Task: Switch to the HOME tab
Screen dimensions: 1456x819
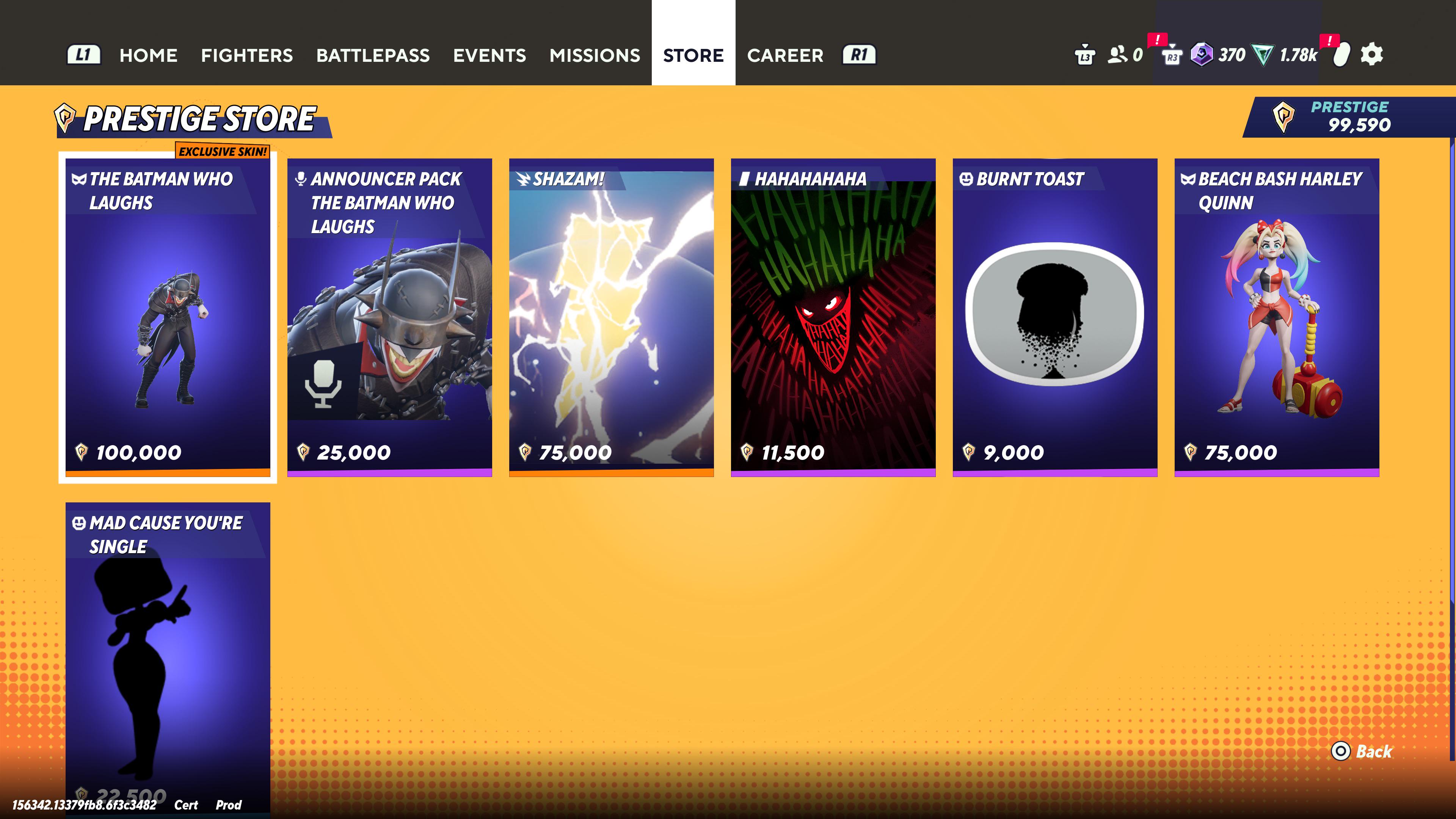Action: tap(148, 55)
